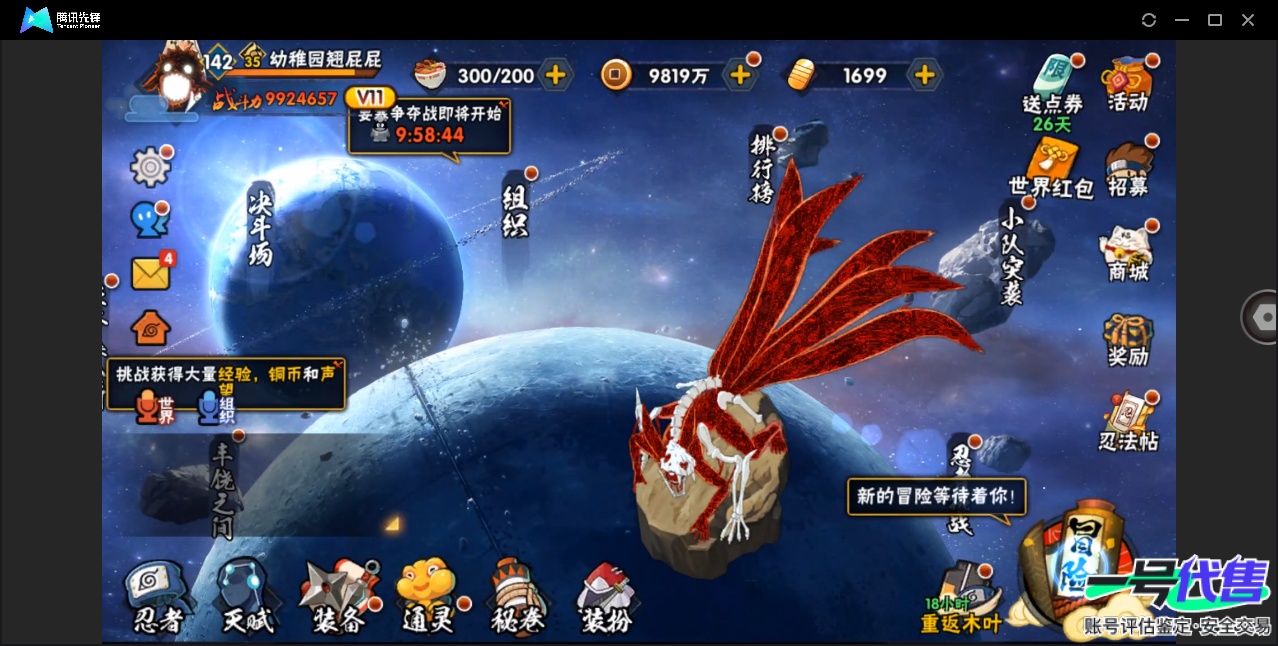The image size is (1278, 646).
Task: Add stamina with the ramen plus button
Action: 555,74
